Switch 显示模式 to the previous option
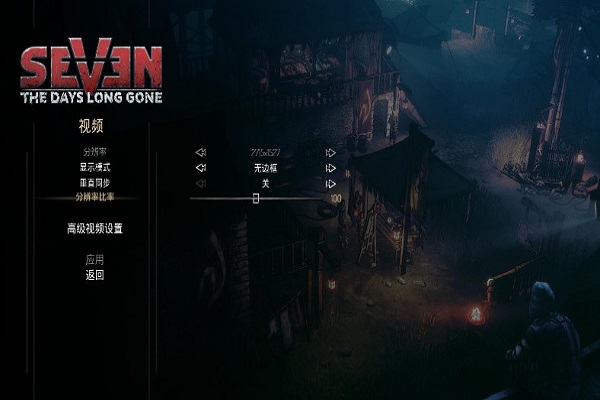600x400 pixels. tap(200, 168)
